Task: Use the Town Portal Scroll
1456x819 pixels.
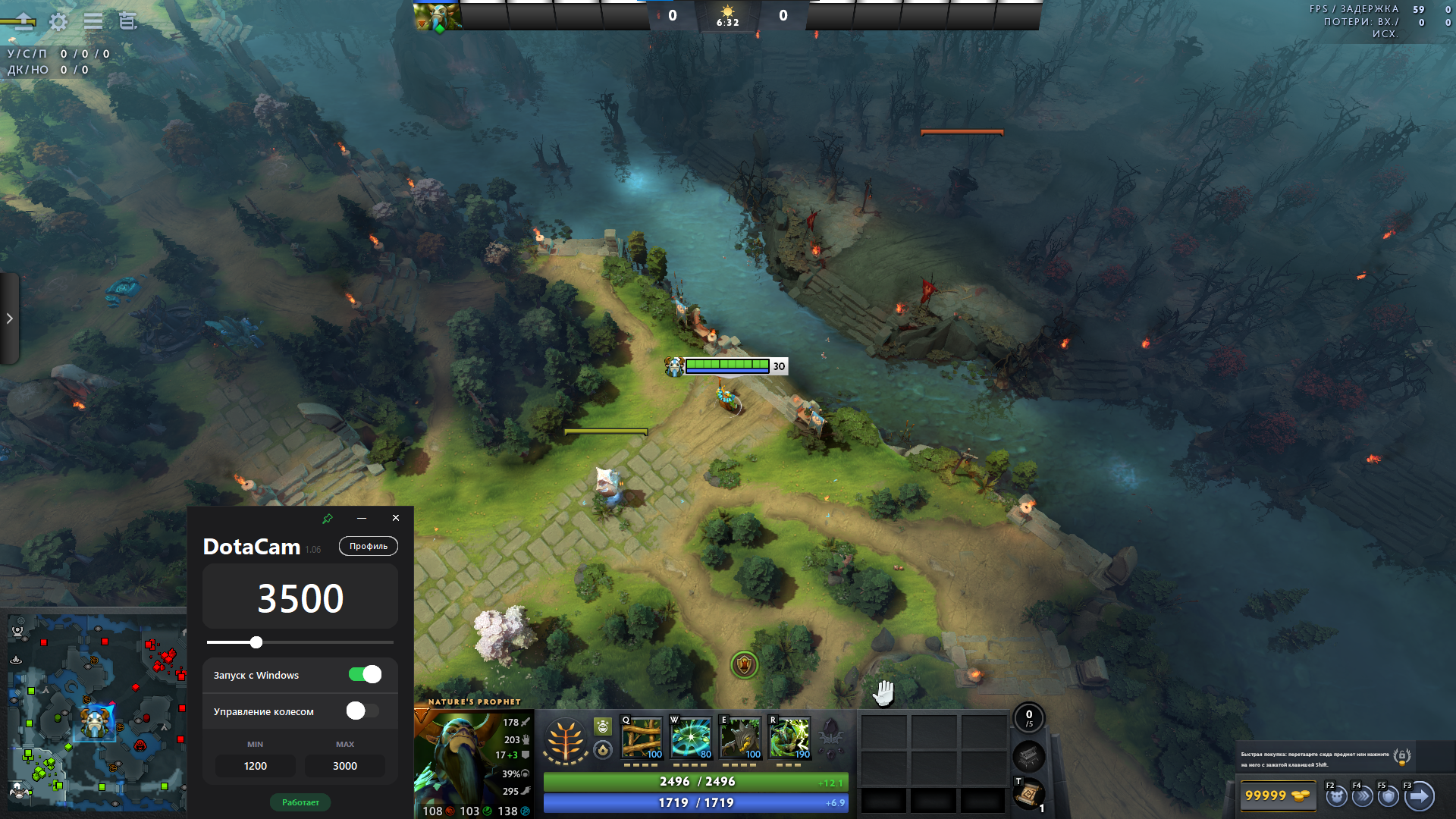Action: point(1028,795)
